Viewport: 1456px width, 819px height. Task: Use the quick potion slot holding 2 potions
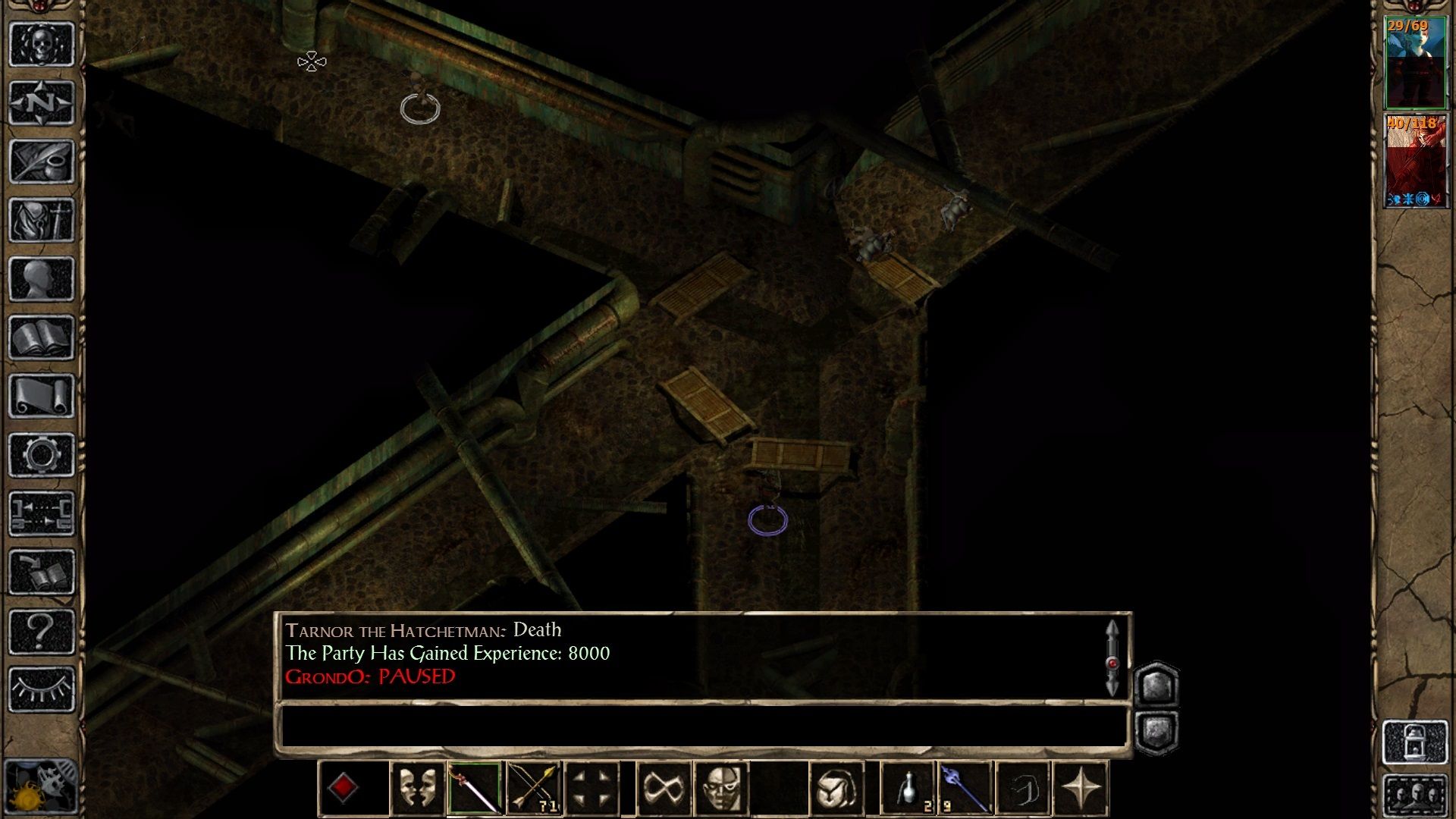click(907, 787)
